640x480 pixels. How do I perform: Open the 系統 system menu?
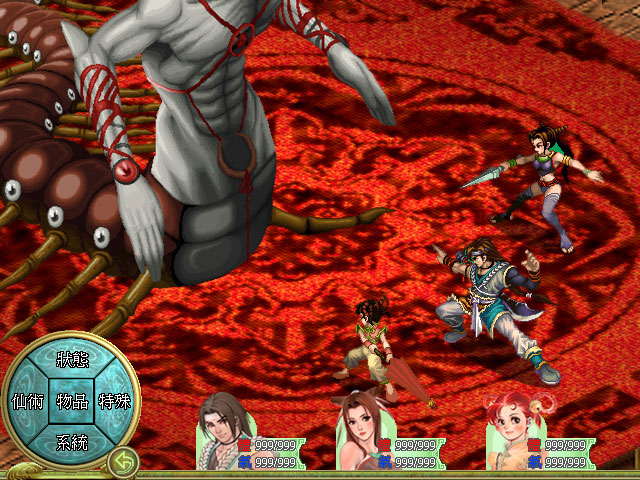tap(71, 442)
